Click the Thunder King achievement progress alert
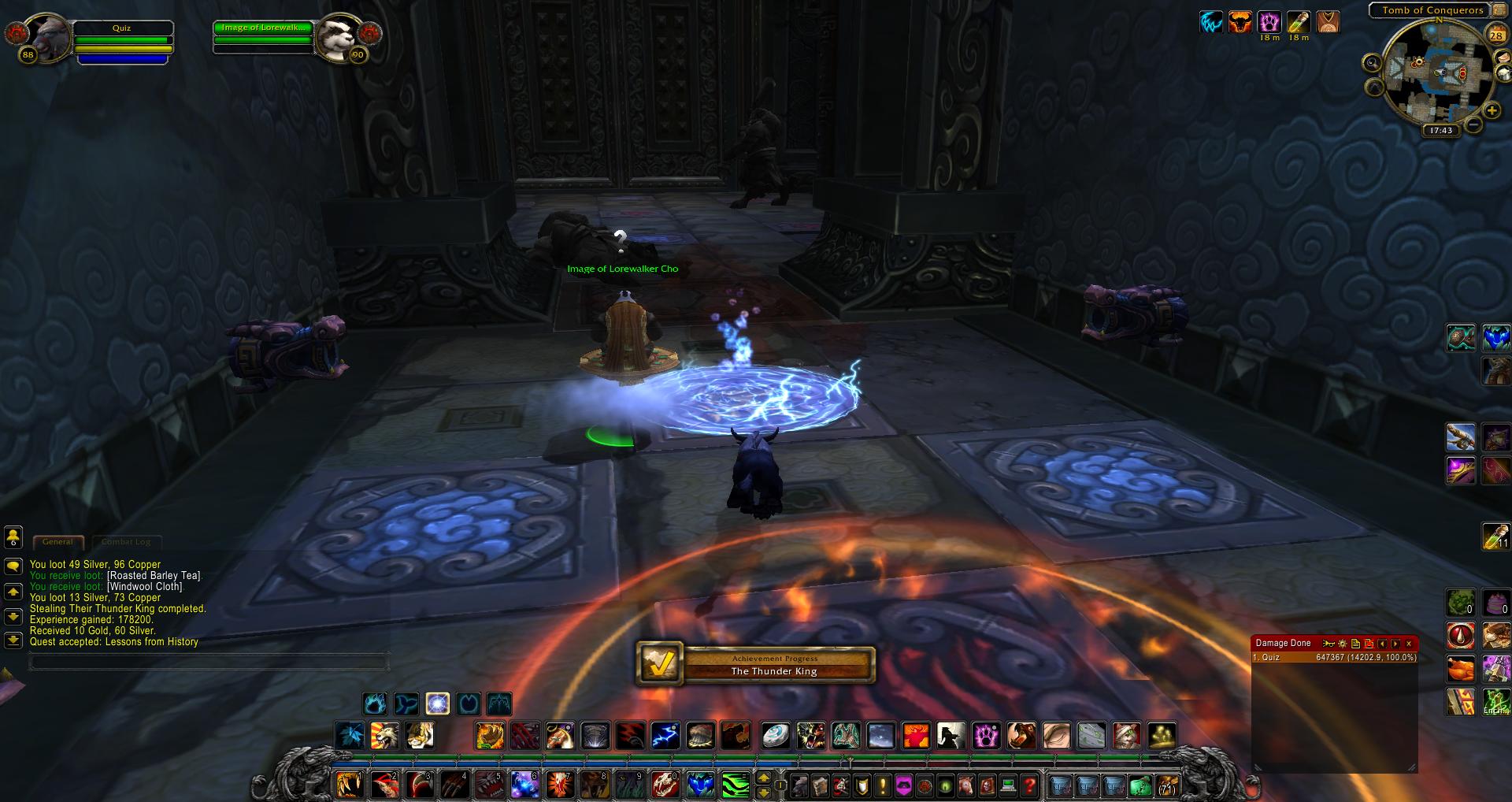This screenshot has height=802, width=1512. point(755,665)
